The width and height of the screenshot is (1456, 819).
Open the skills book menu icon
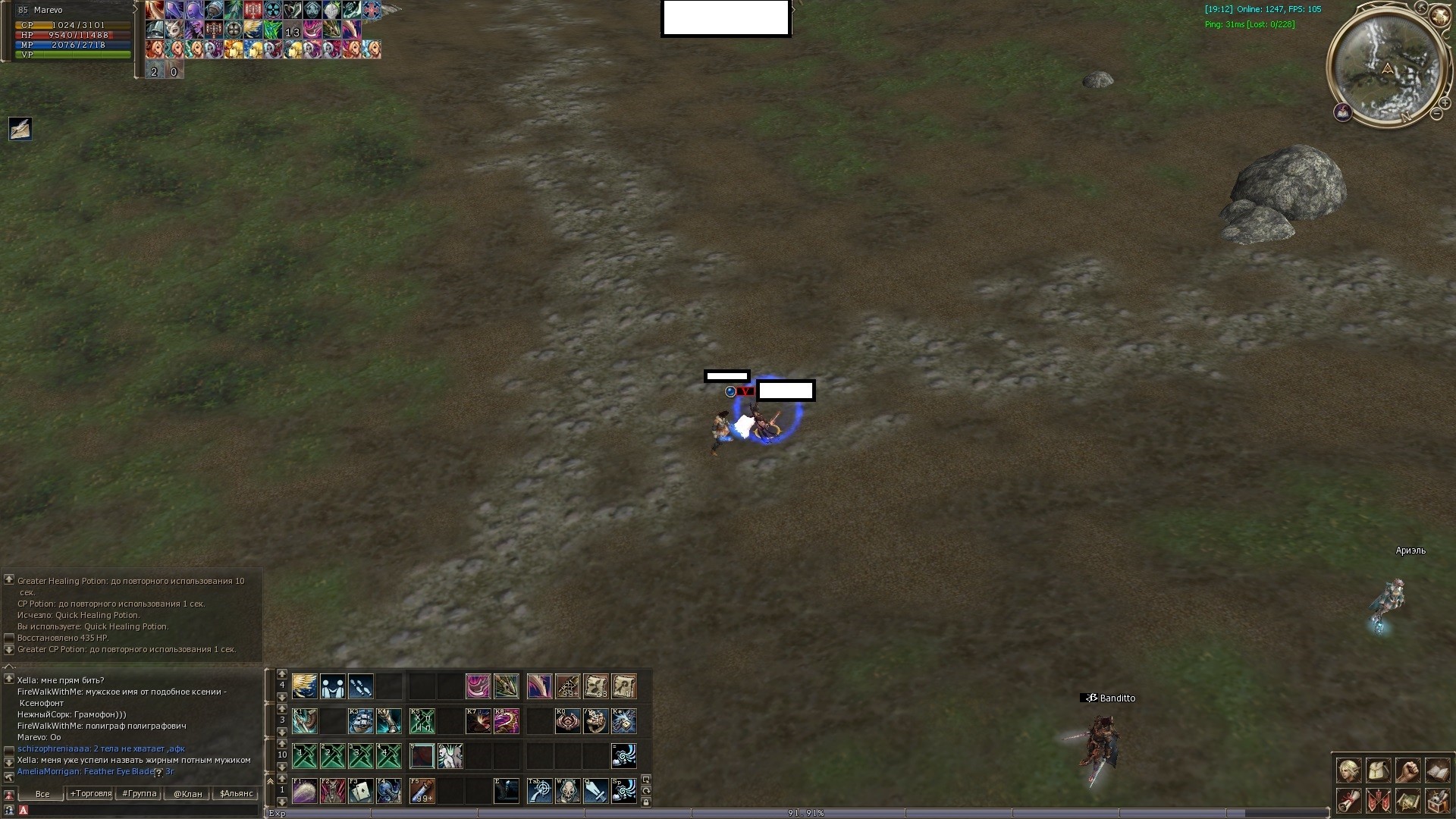(x=1437, y=771)
